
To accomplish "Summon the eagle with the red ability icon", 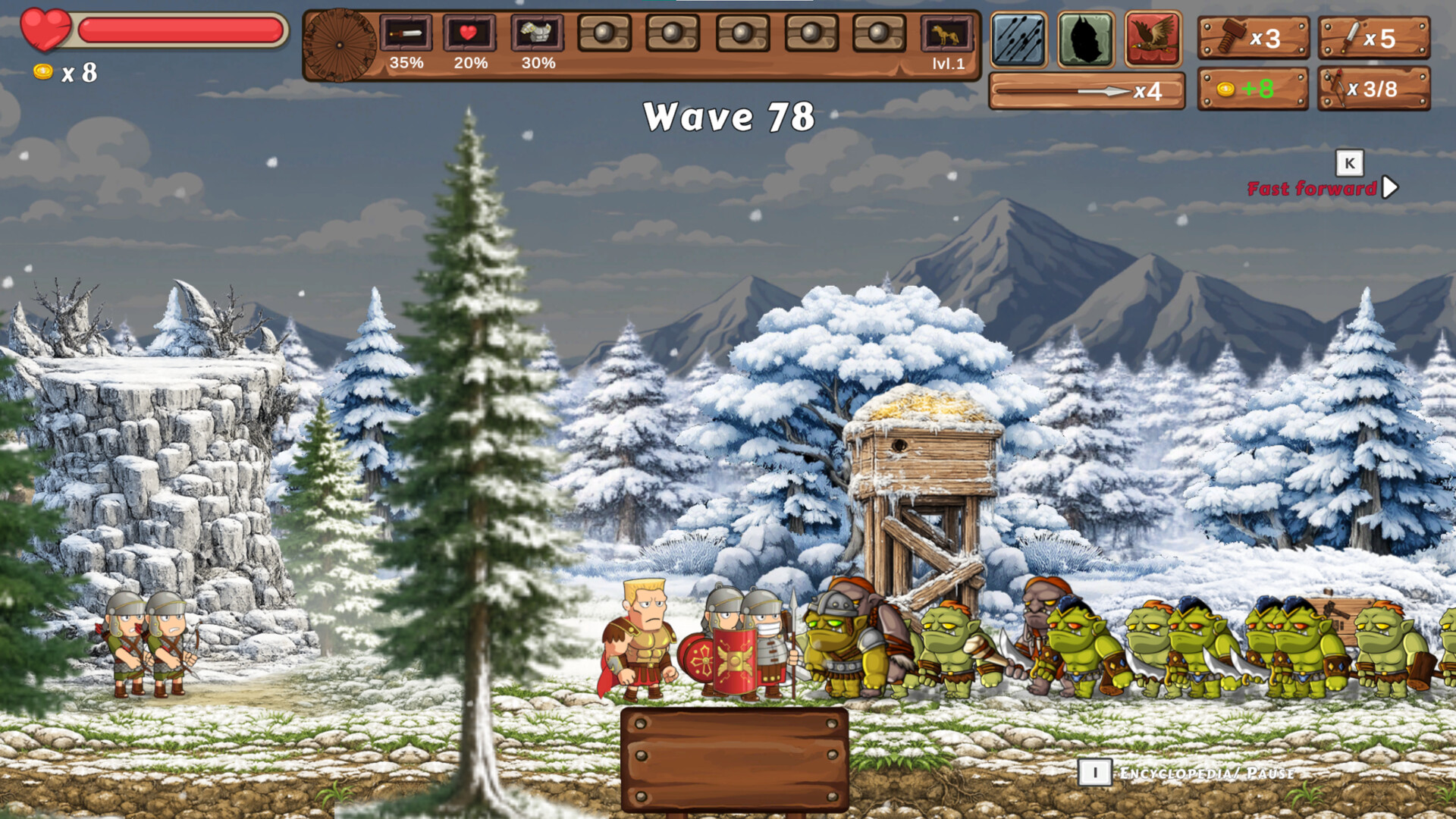I will tap(1152, 36).
